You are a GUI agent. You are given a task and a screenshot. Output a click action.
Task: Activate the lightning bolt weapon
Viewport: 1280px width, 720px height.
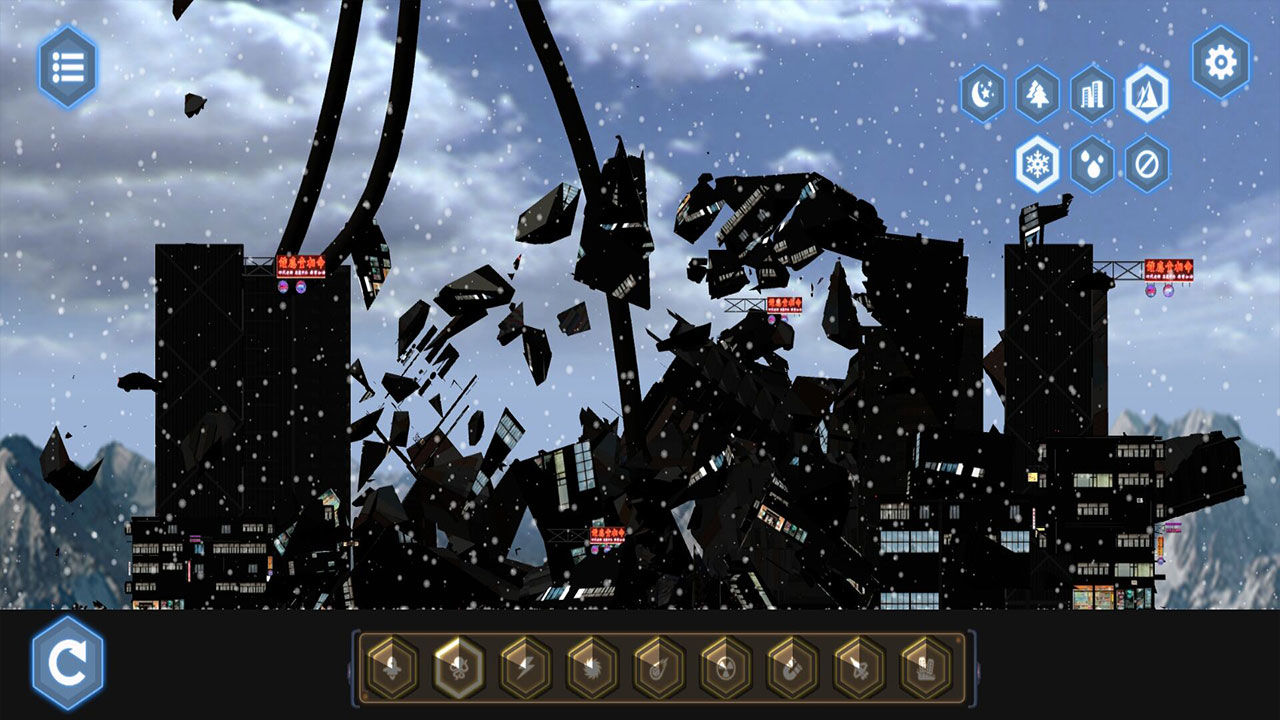coord(525,667)
